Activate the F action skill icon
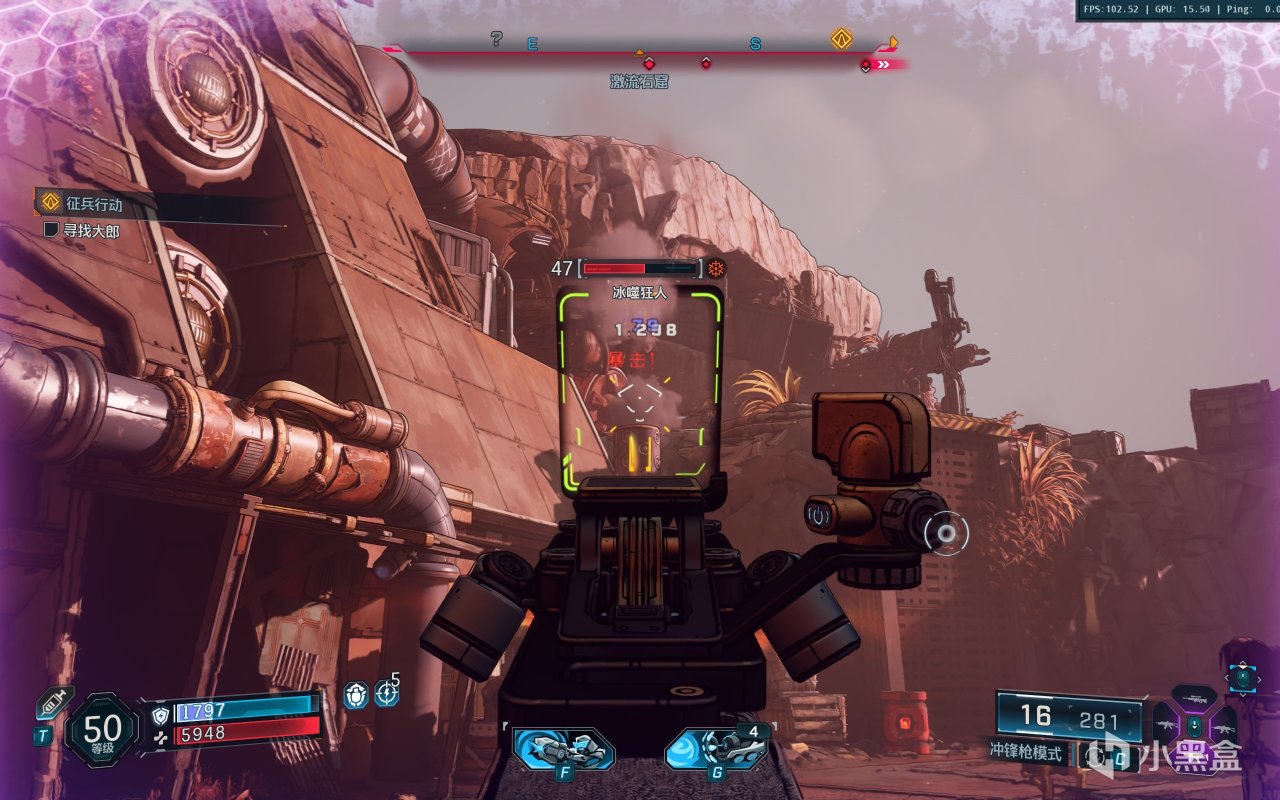The height and width of the screenshot is (800, 1280). [563, 749]
